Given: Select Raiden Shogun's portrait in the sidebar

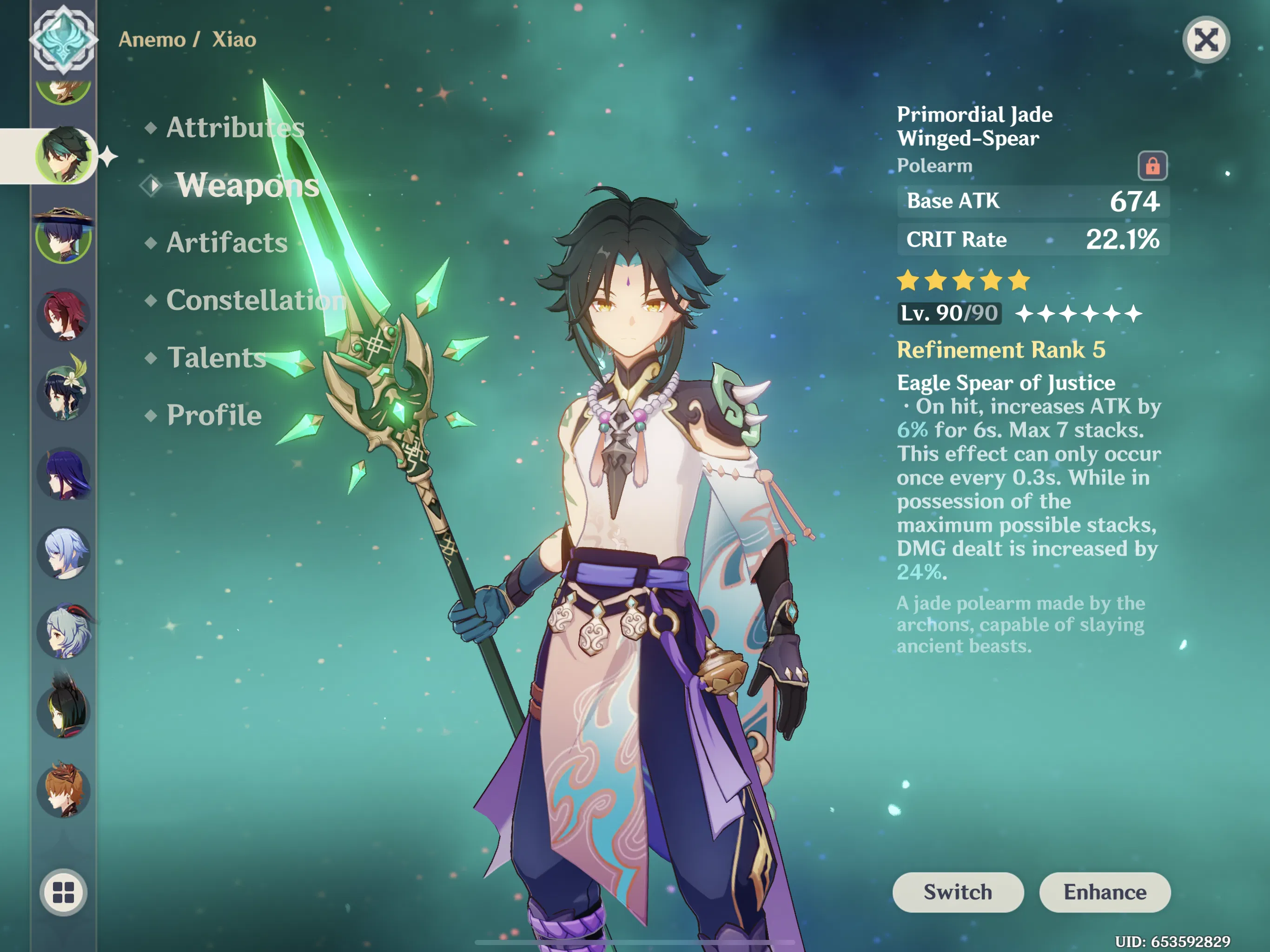Looking at the screenshot, I should tap(65, 471).
